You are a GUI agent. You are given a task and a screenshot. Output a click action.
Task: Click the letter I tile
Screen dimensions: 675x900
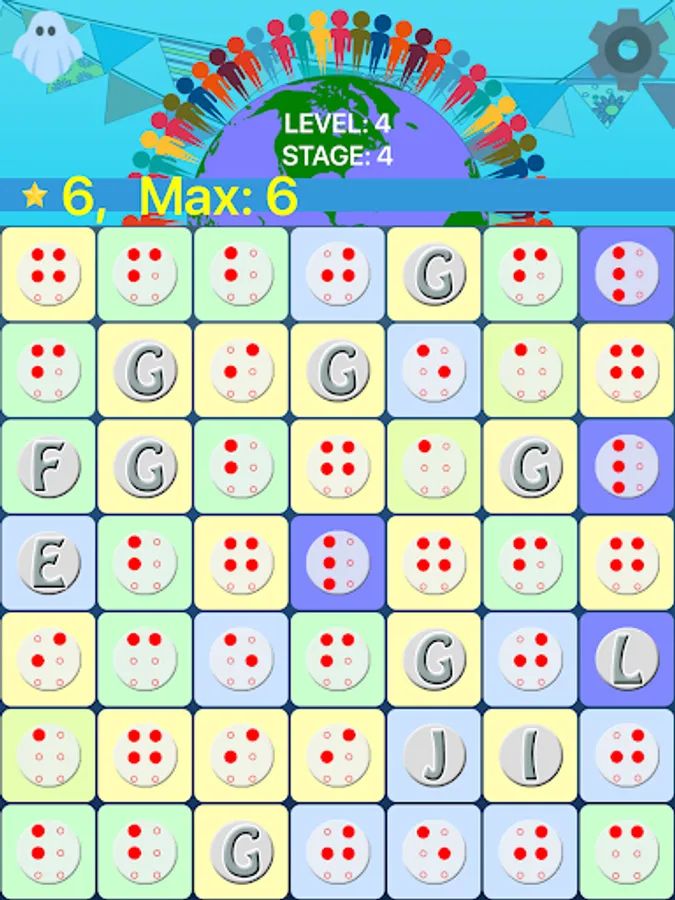coord(530,756)
